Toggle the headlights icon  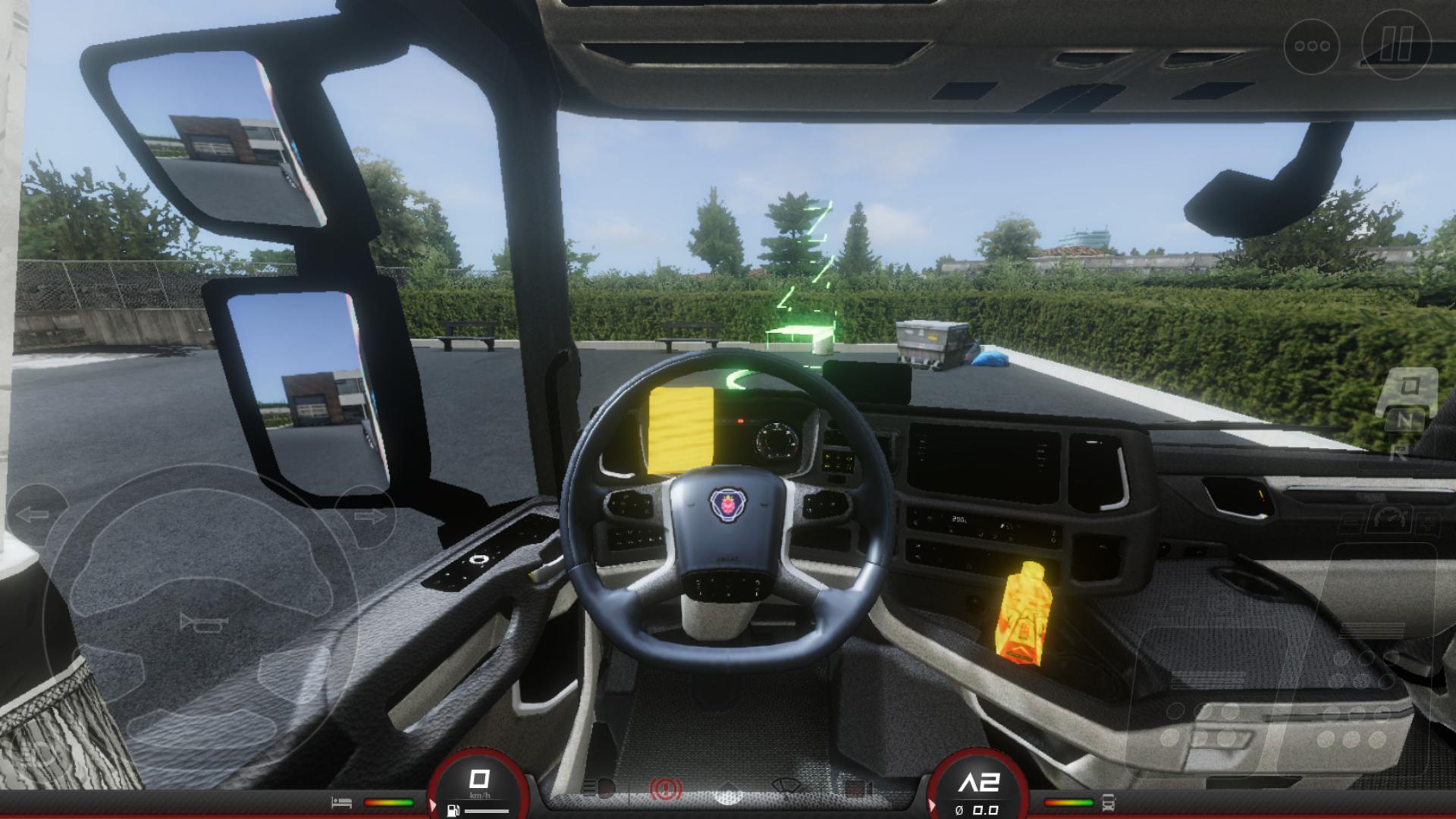[604, 789]
